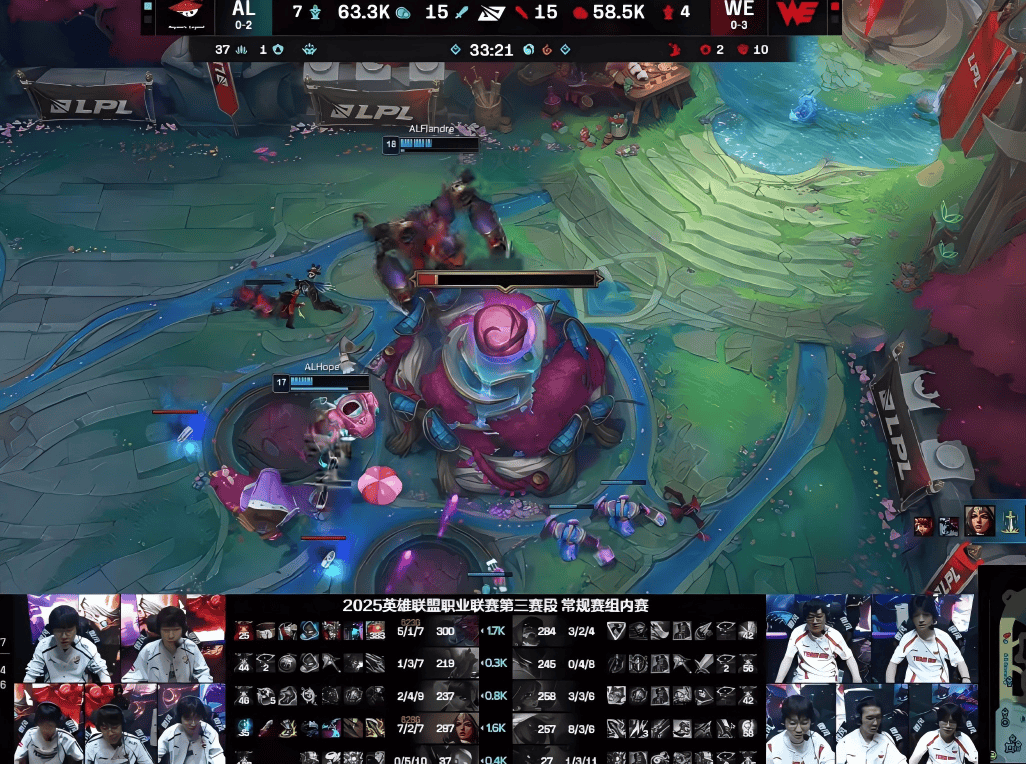Click the AL team logo on the scoreboard
The image size is (1026, 764).
tap(184, 15)
